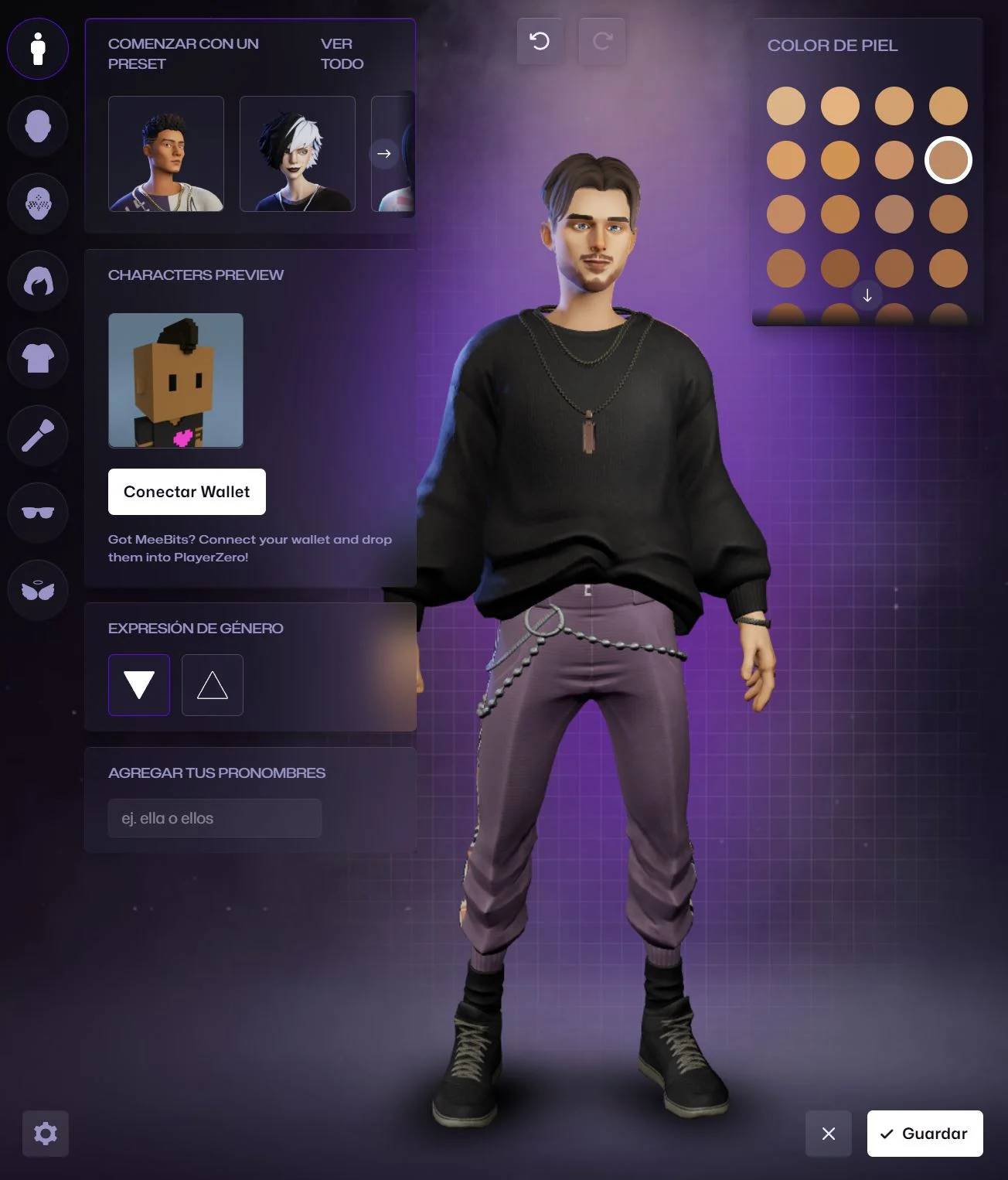Undo the last avatar change
The height and width of the screenshot is (1180, 1008).
[540, 41]
